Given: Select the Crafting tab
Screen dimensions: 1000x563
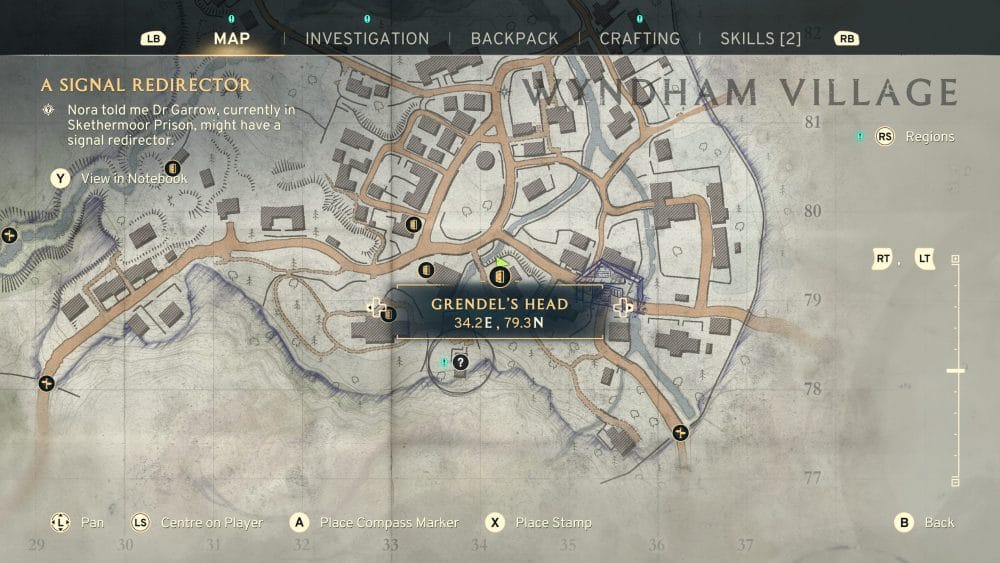Looking at the screenshot, I should tap(639, 39).
